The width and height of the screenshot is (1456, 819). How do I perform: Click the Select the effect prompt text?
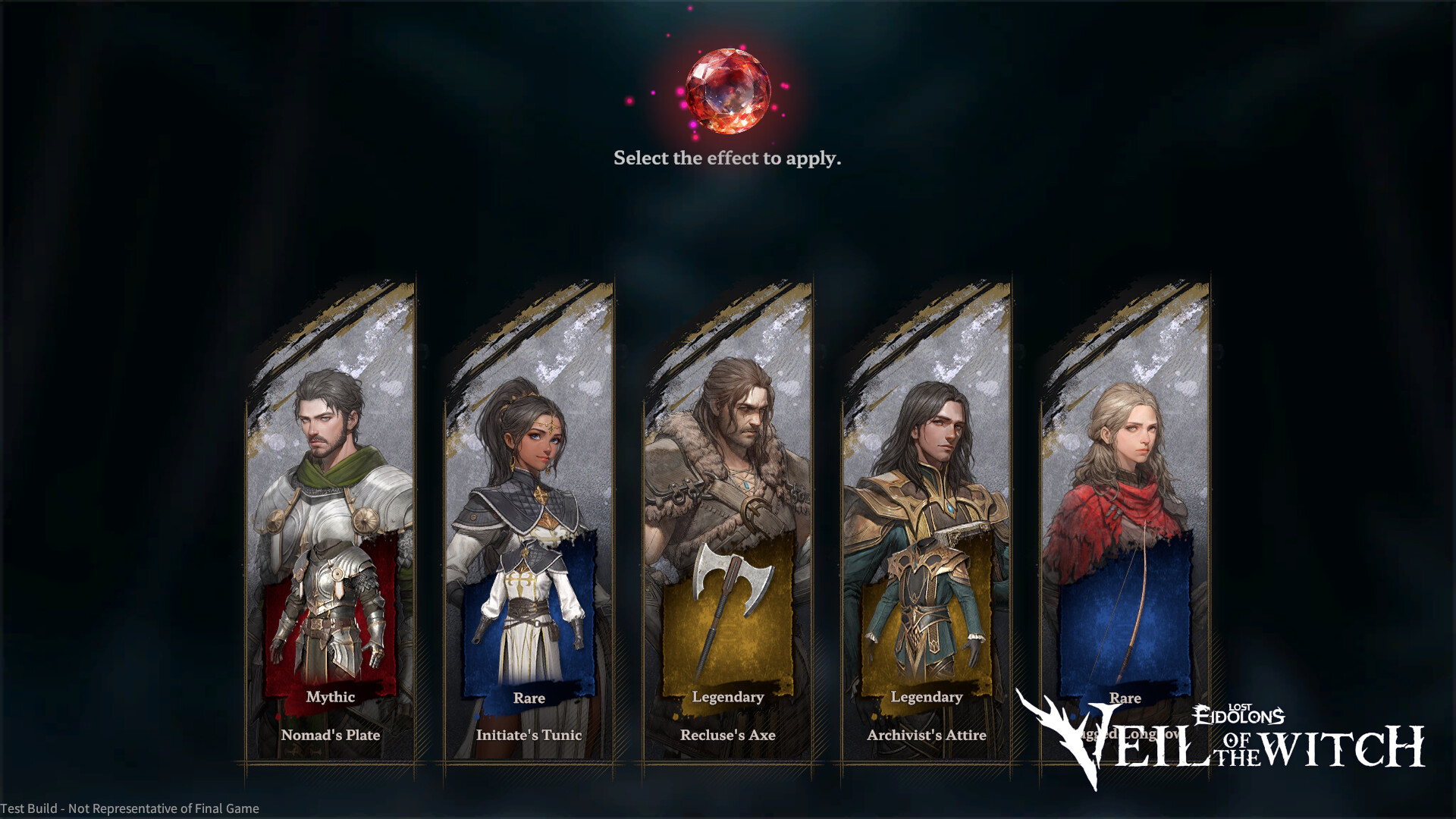click(x=727, y=158)
